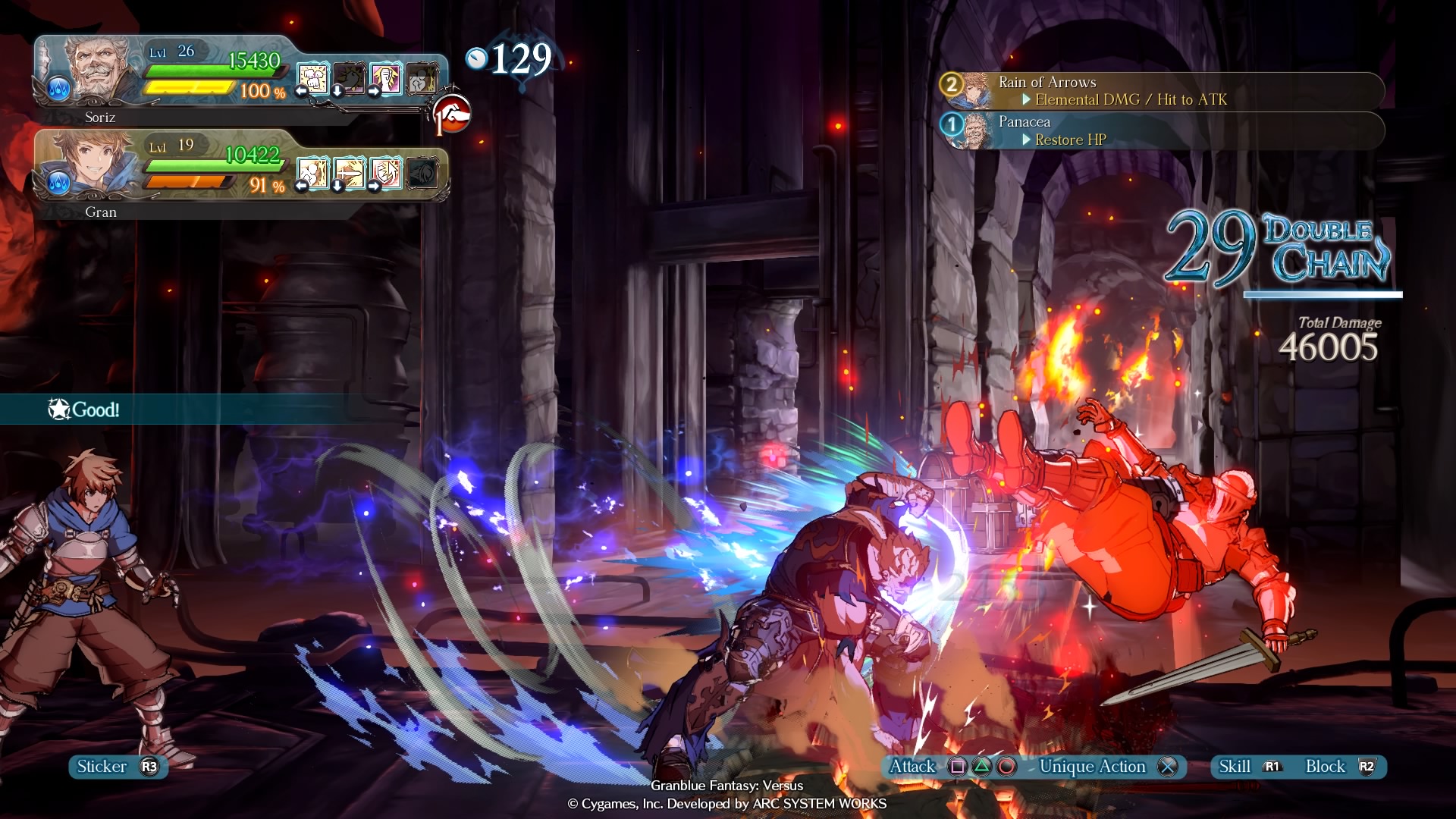This screenshot has width=1456, height=819.
Task: Select the Rain of Arrows skill entry
Action: (1160, 91)
